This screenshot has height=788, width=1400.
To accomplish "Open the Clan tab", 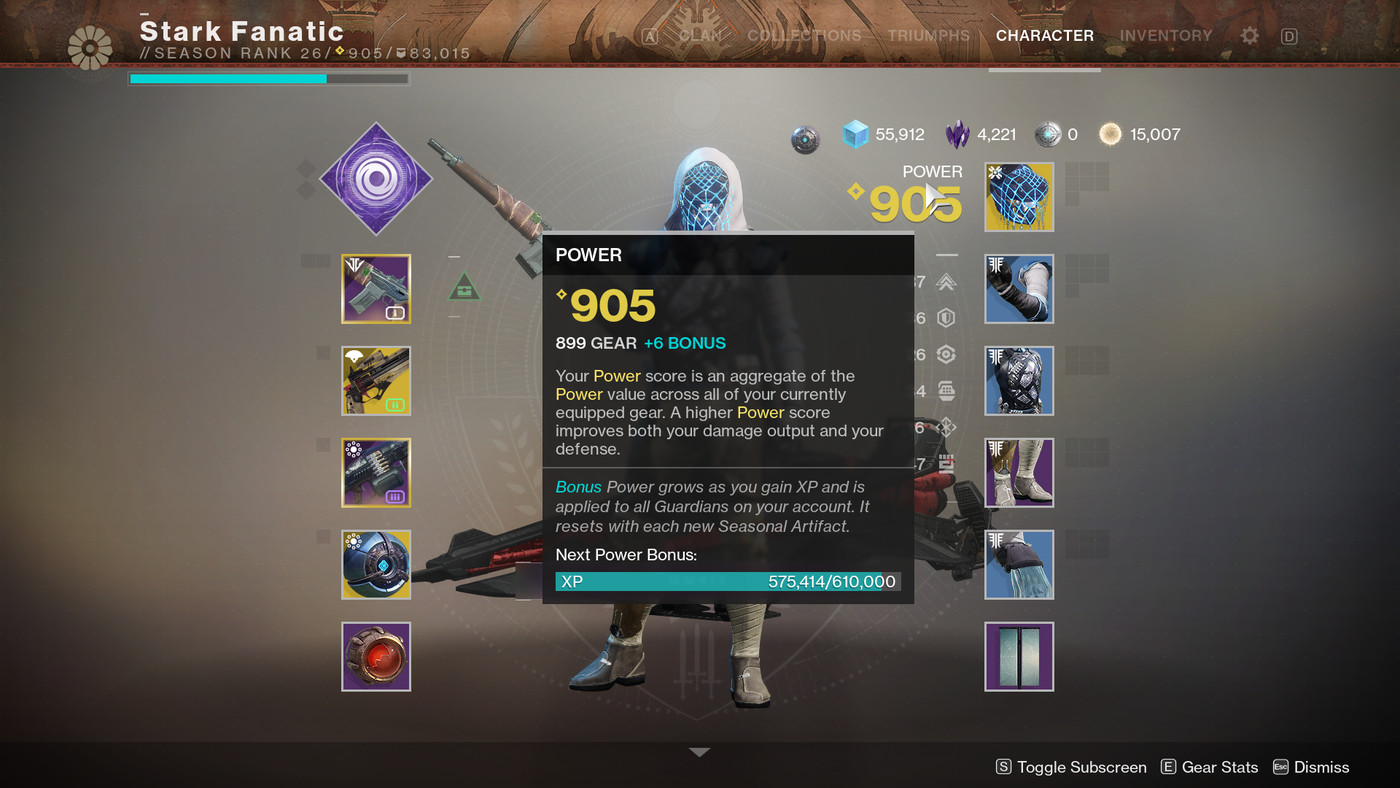I will (x=700, y=36).
